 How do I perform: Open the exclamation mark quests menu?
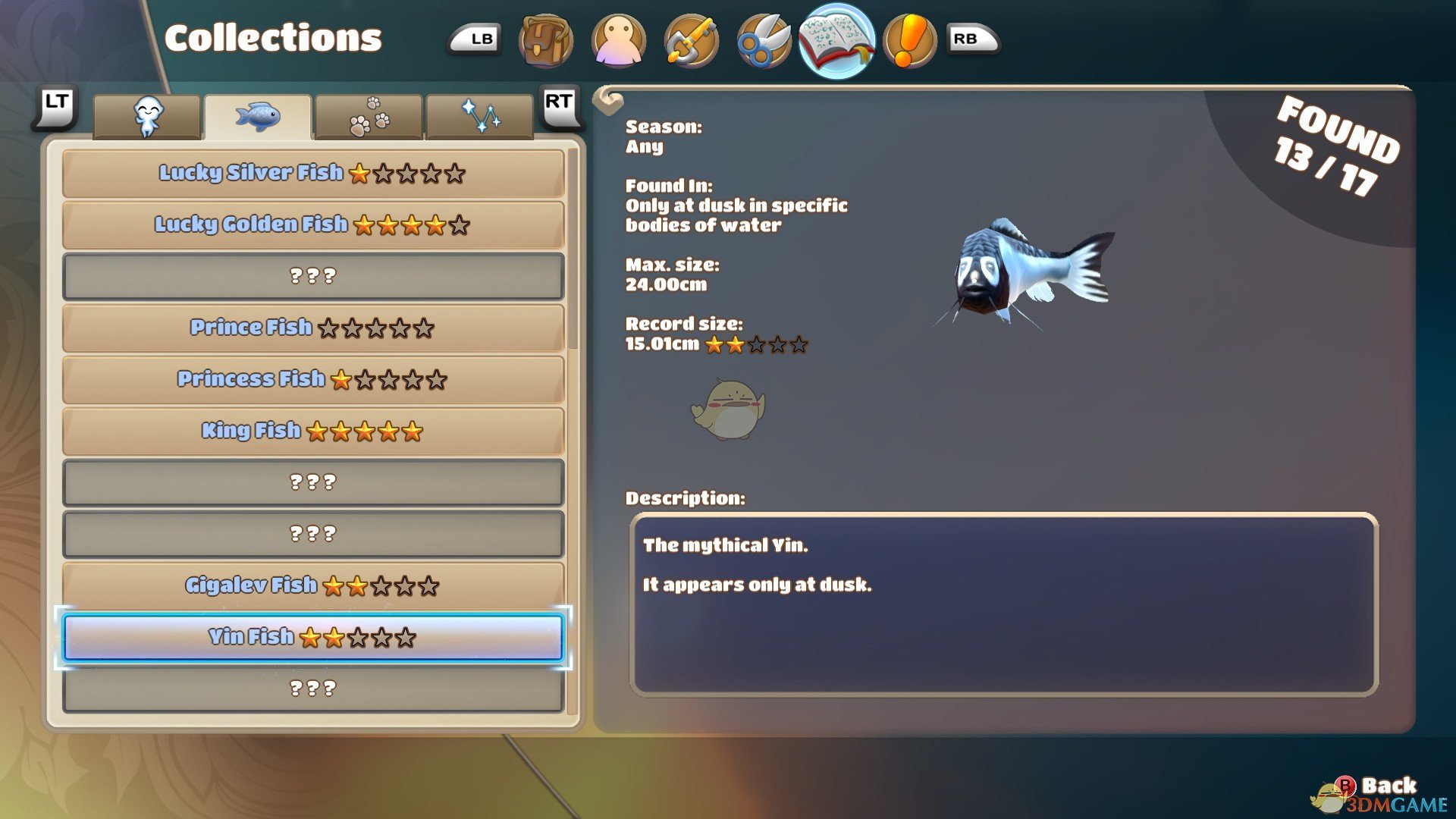[909, 40]
